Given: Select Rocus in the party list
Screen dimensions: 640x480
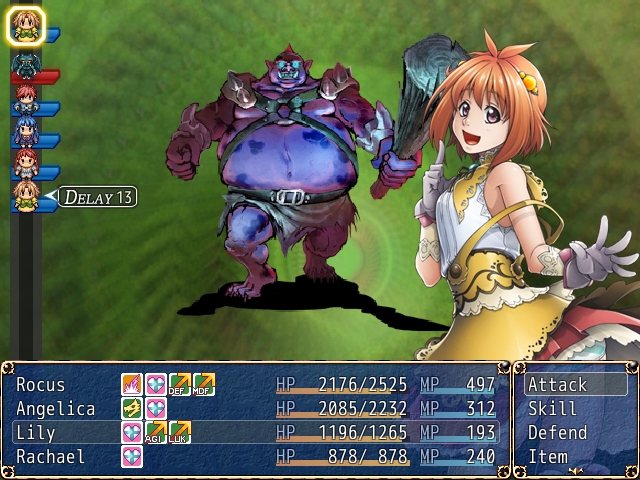Looking at the screenshot, I should pyautogui.click(x=41, y=385).
